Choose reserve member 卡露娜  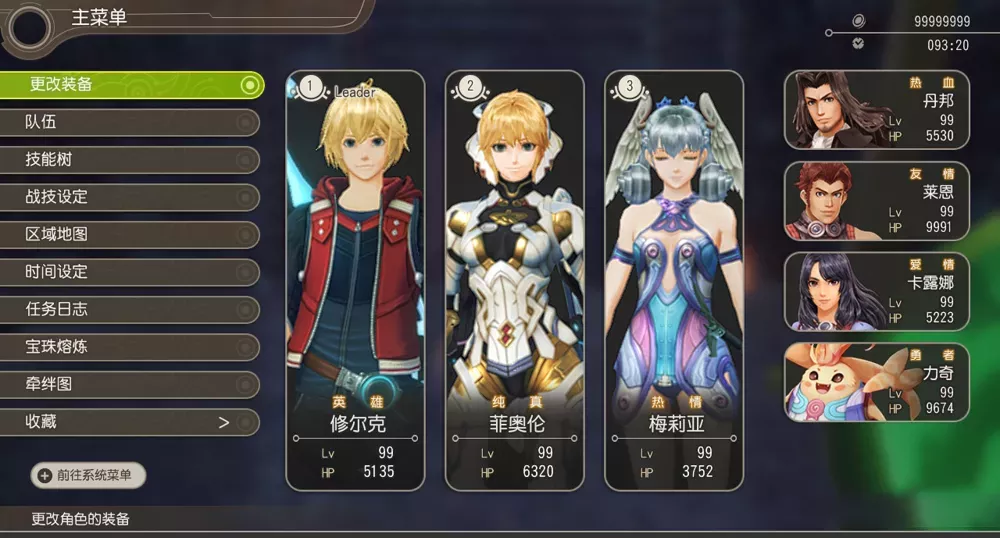pyautogui.click(x=876, y=291)
